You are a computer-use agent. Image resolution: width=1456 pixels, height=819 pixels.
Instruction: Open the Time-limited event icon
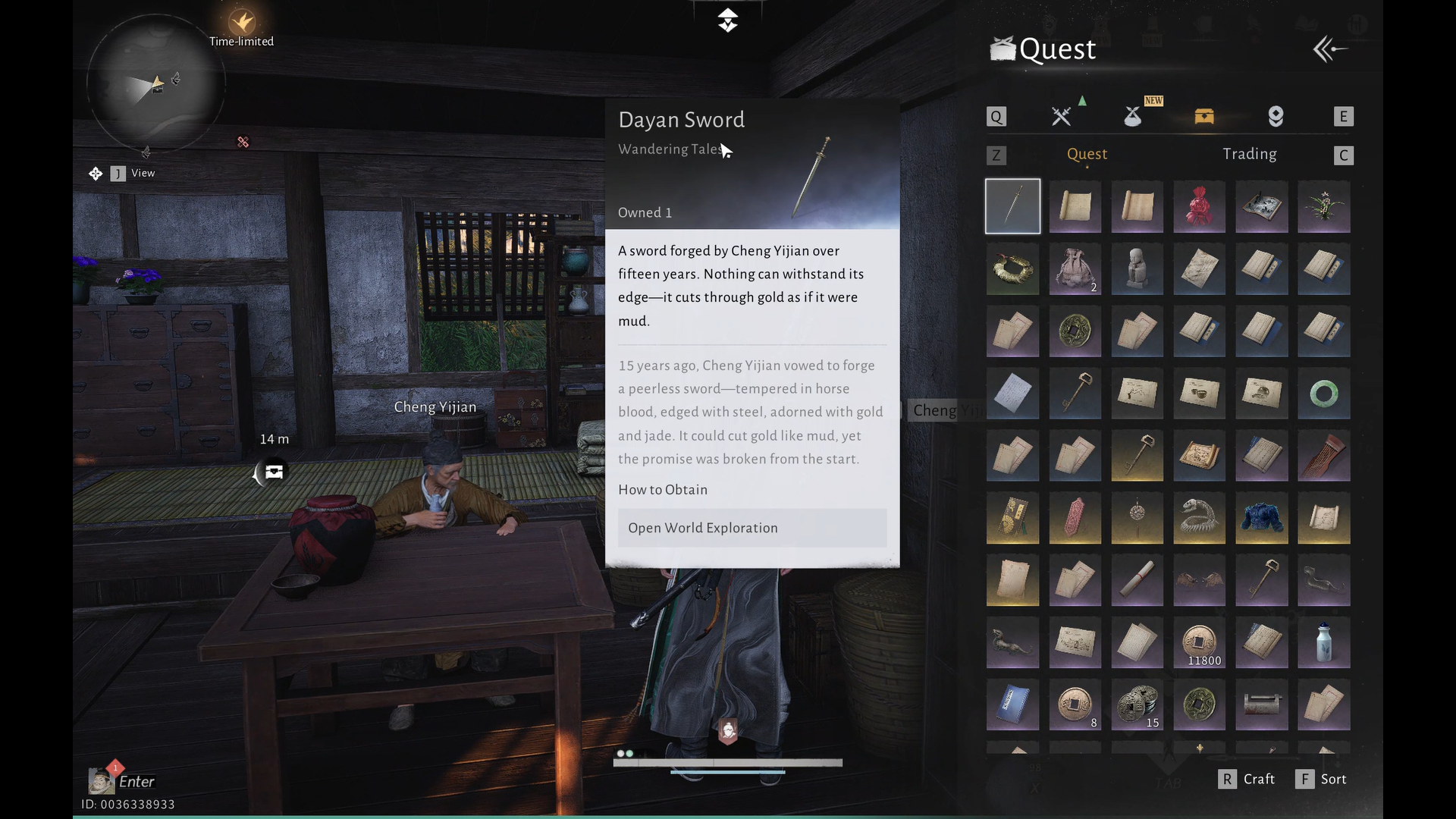tap(242, 23)
